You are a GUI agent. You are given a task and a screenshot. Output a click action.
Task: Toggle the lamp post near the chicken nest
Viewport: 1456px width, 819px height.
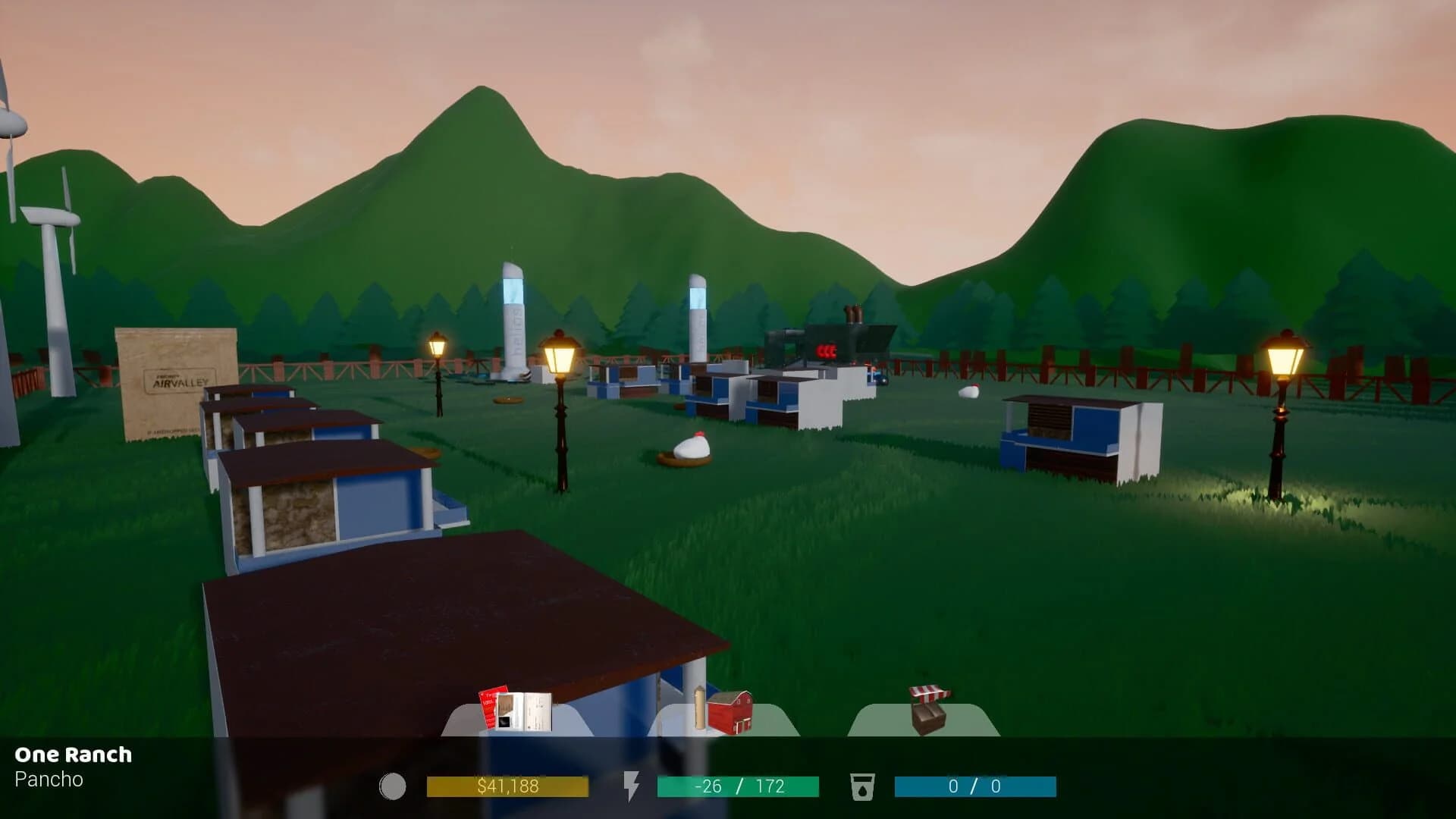[560, 356]
